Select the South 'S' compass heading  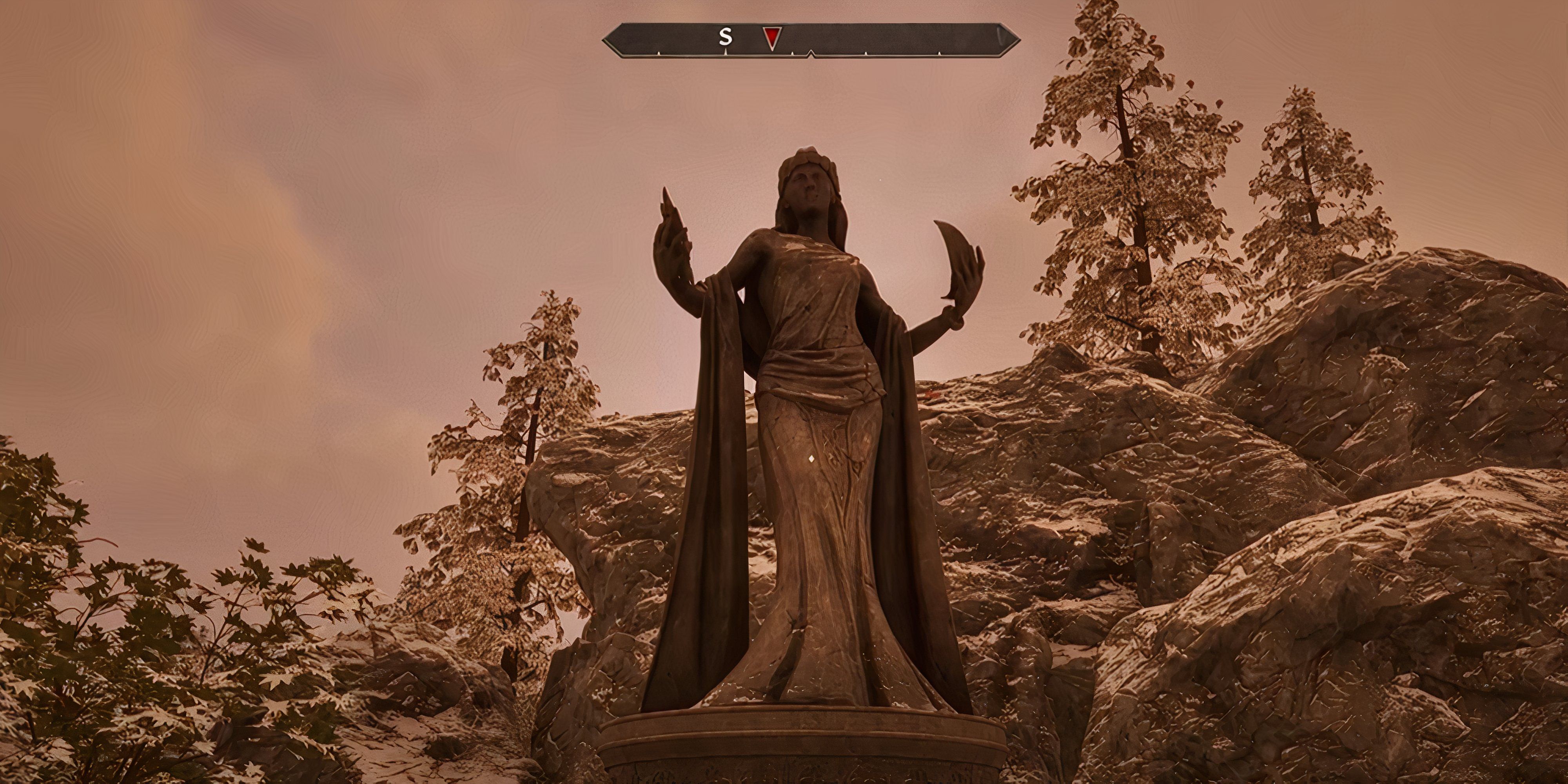click(x=725, y=38)
